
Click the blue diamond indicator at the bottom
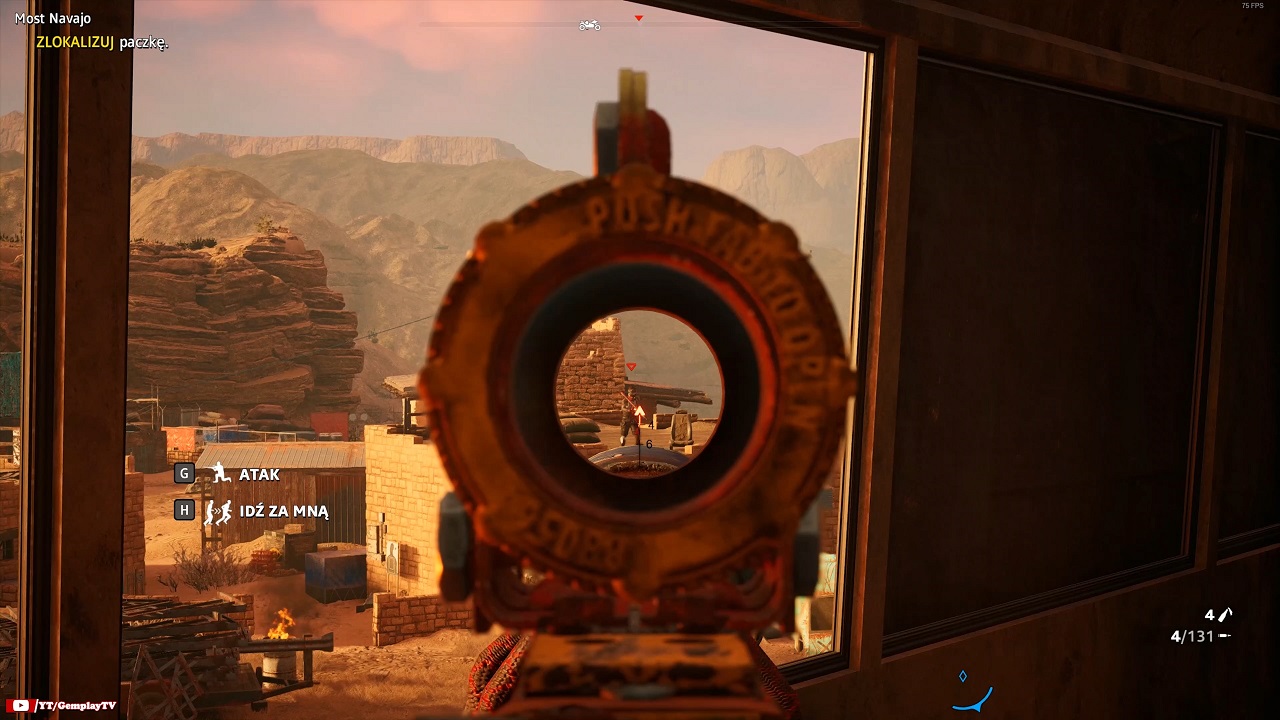[963, 677]
